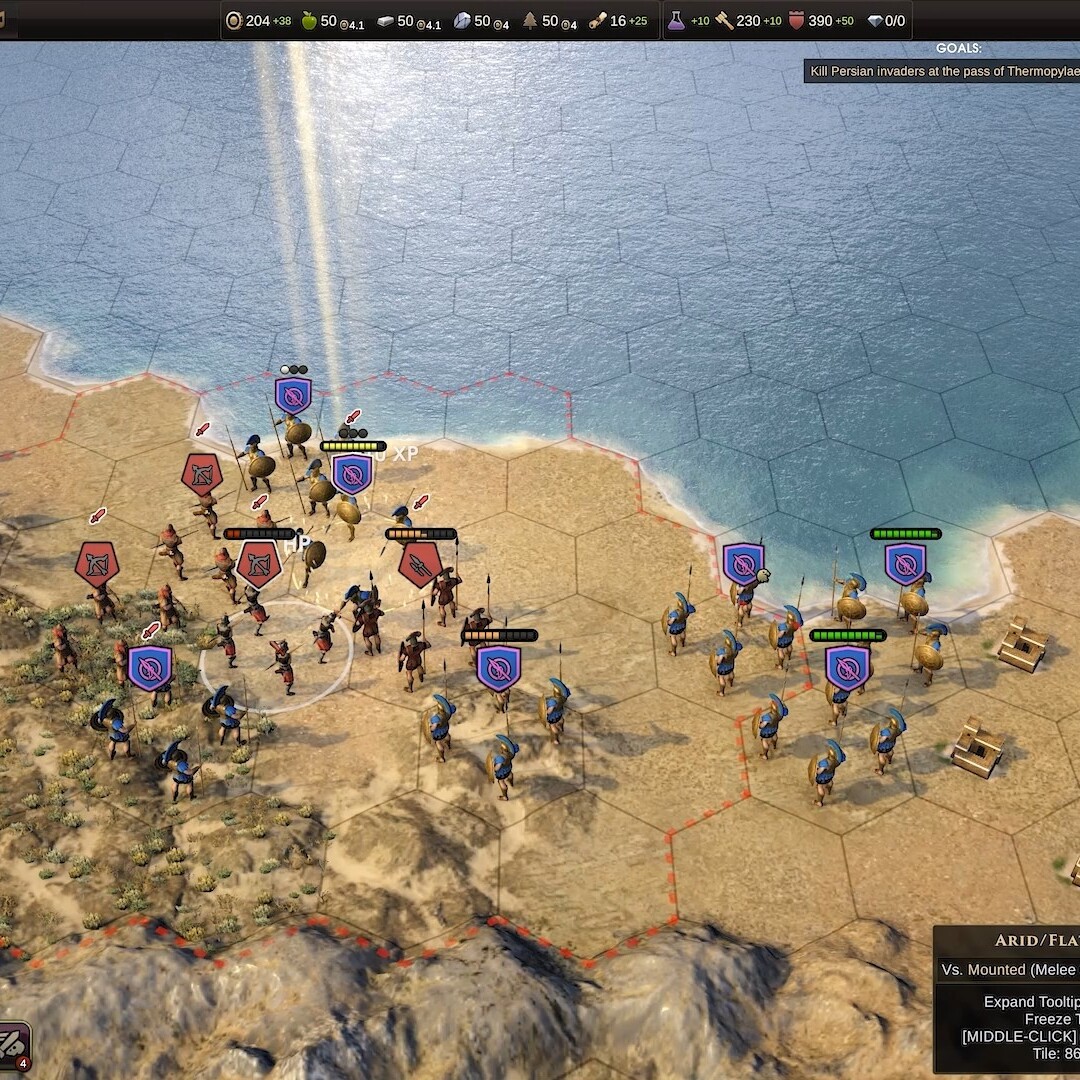Click the hammer production icon in top bar
This screenshot has width=1080, height=1080.
(x=723, y=21)
